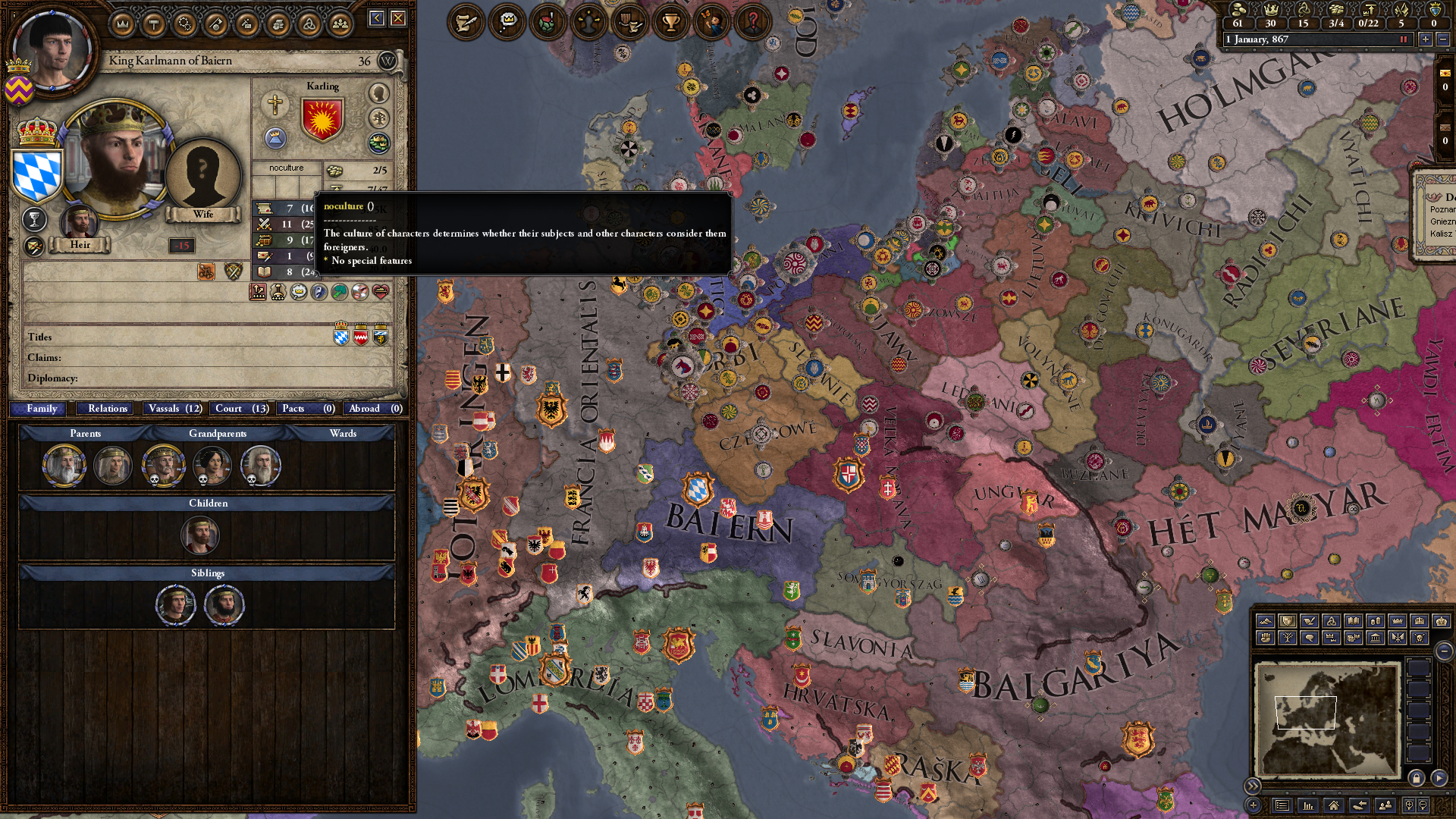
Task: Click the home icon to jump to capital
Action: [x=1334, y=806]
